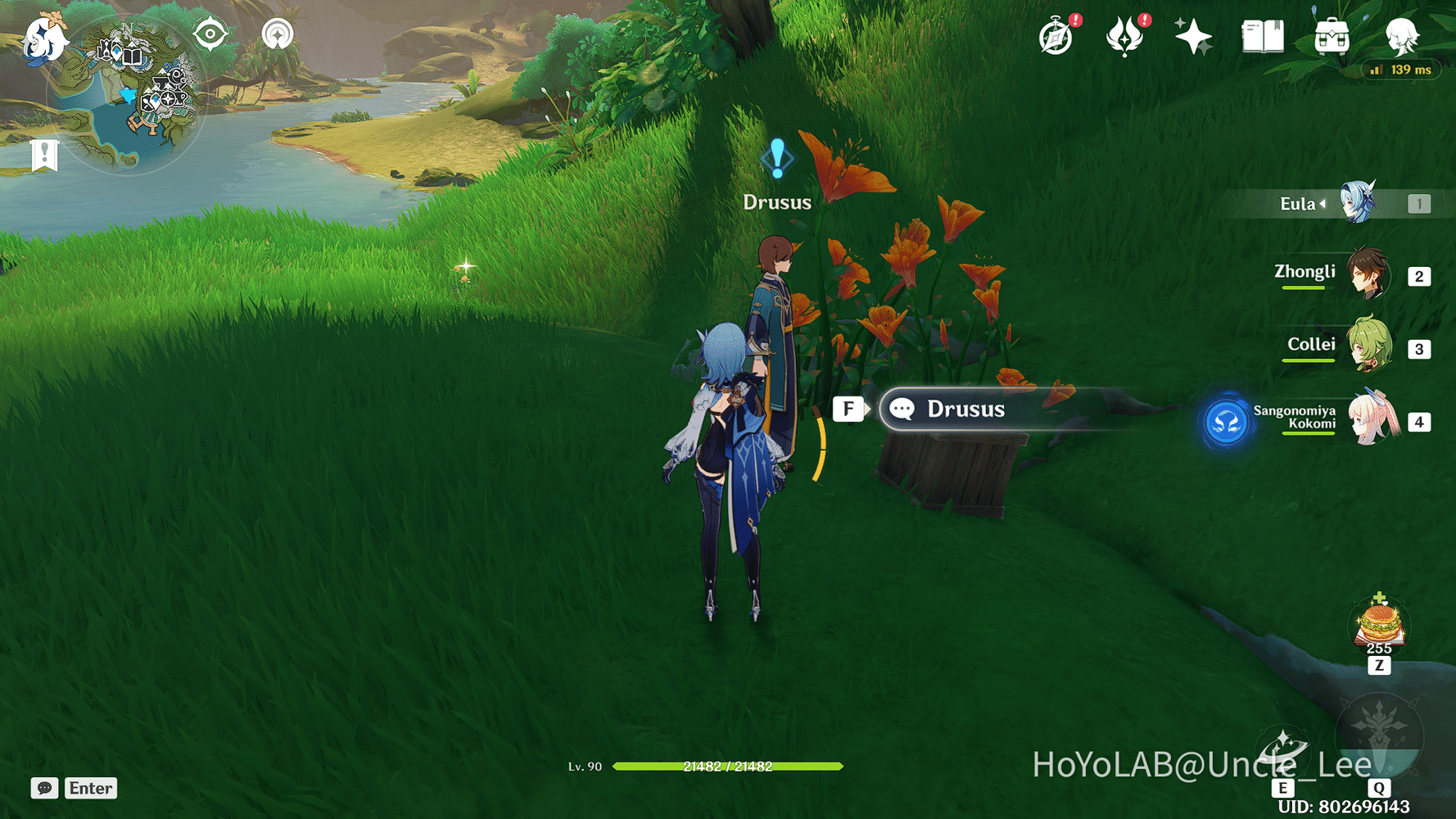Open the quest exclamation banner
This screenshot has width=1456, height=819.
click(x=43, y=152)
